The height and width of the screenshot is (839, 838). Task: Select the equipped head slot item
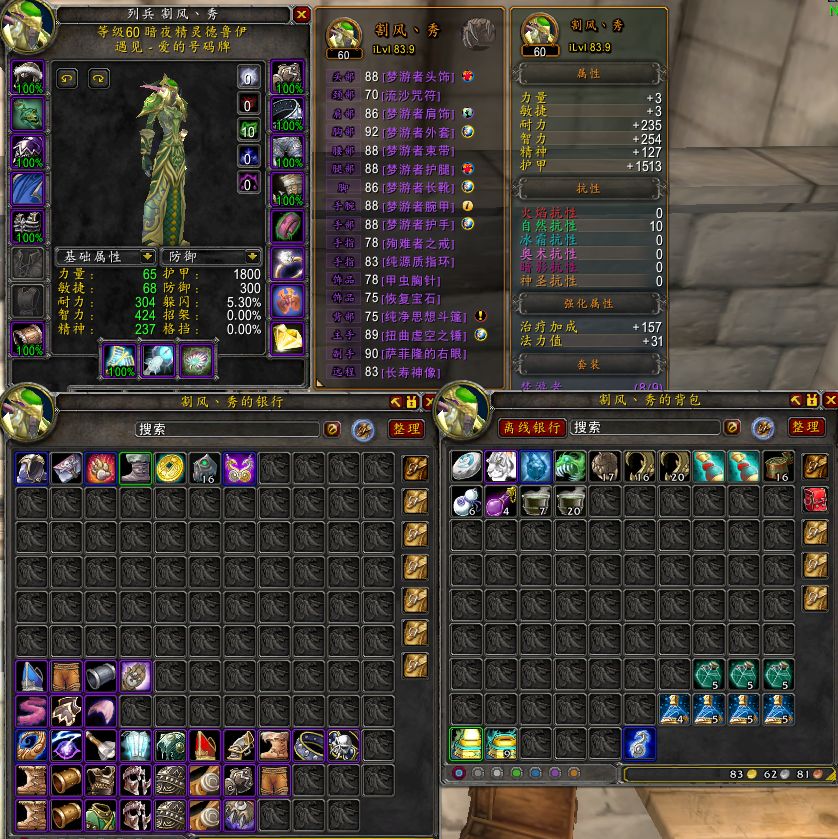(x=28, y=77)
